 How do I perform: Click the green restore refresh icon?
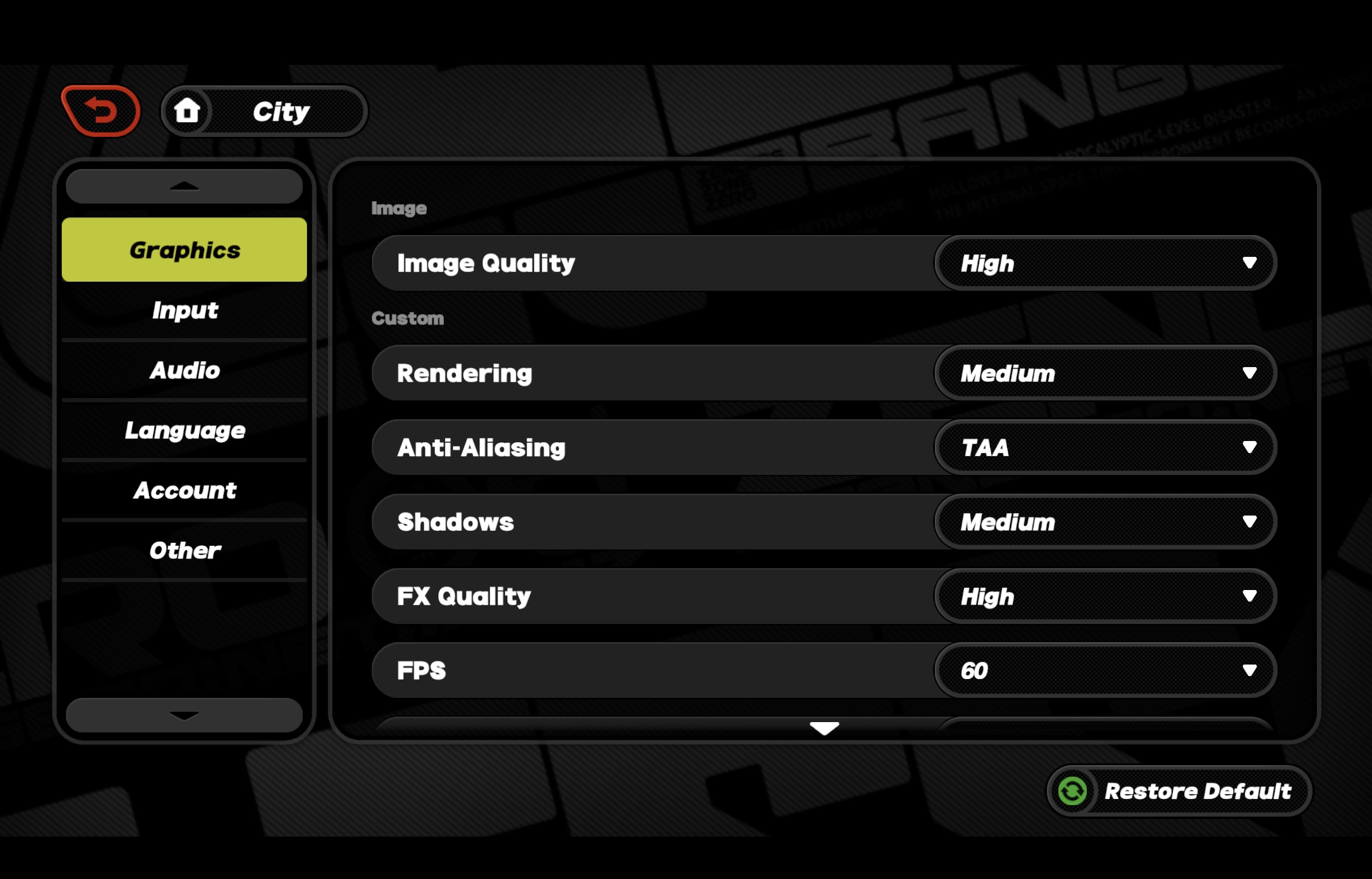pyautogui.click(x=1072, y=791)
